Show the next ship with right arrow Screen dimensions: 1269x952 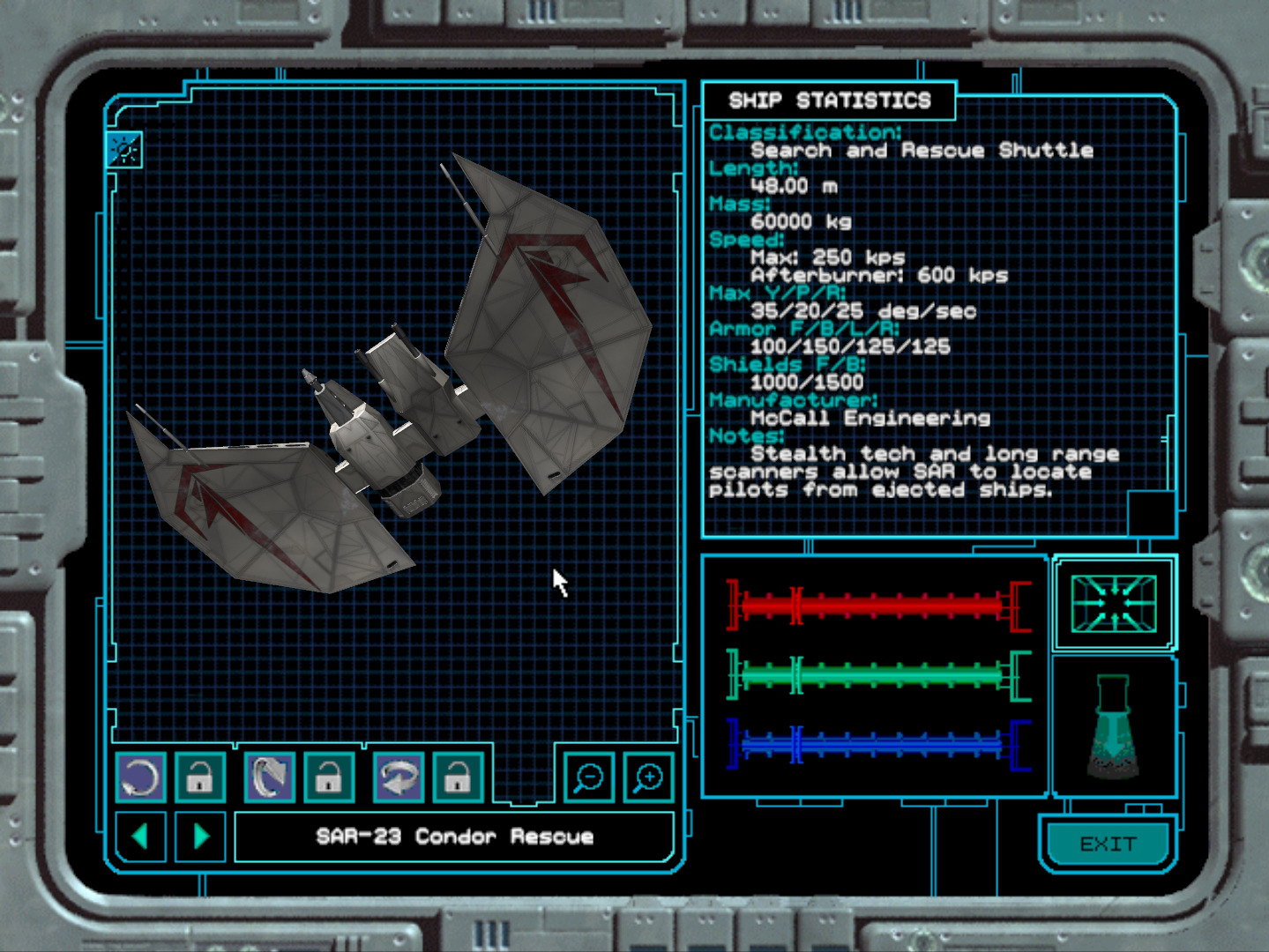click(201, 836)
